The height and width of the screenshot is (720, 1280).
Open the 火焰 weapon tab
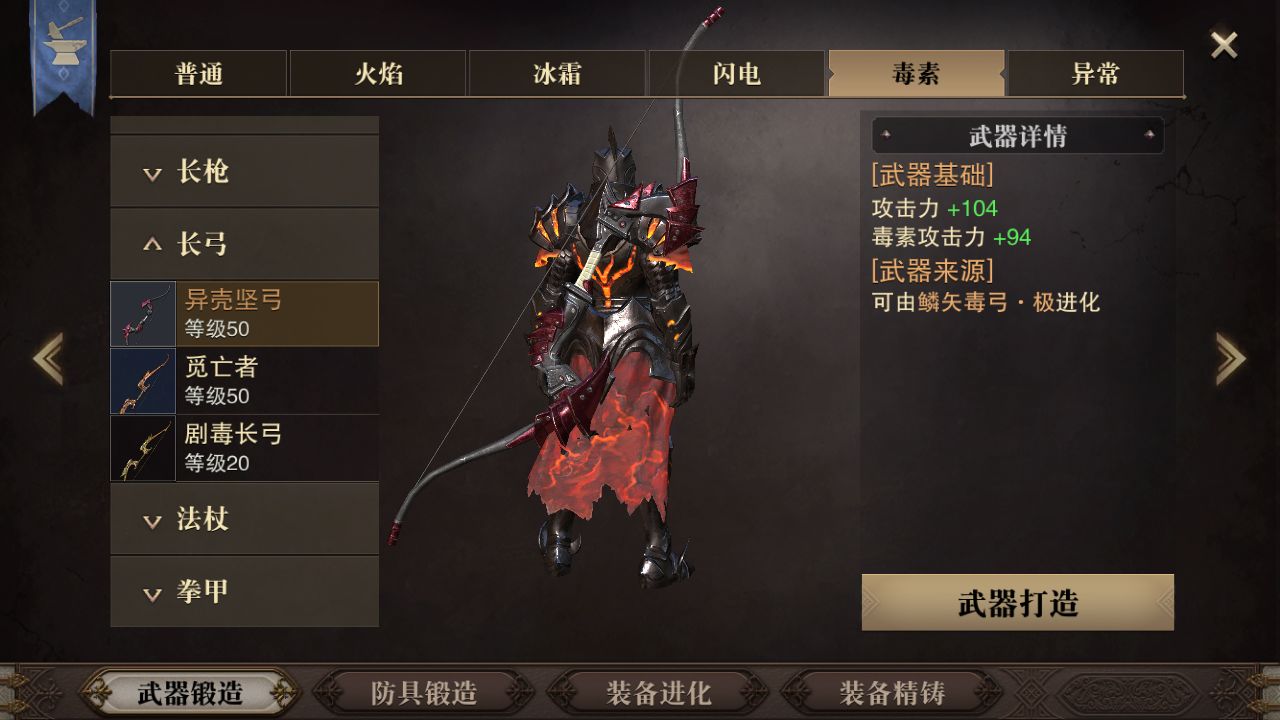pyautogui.click(x=378, y=74)
